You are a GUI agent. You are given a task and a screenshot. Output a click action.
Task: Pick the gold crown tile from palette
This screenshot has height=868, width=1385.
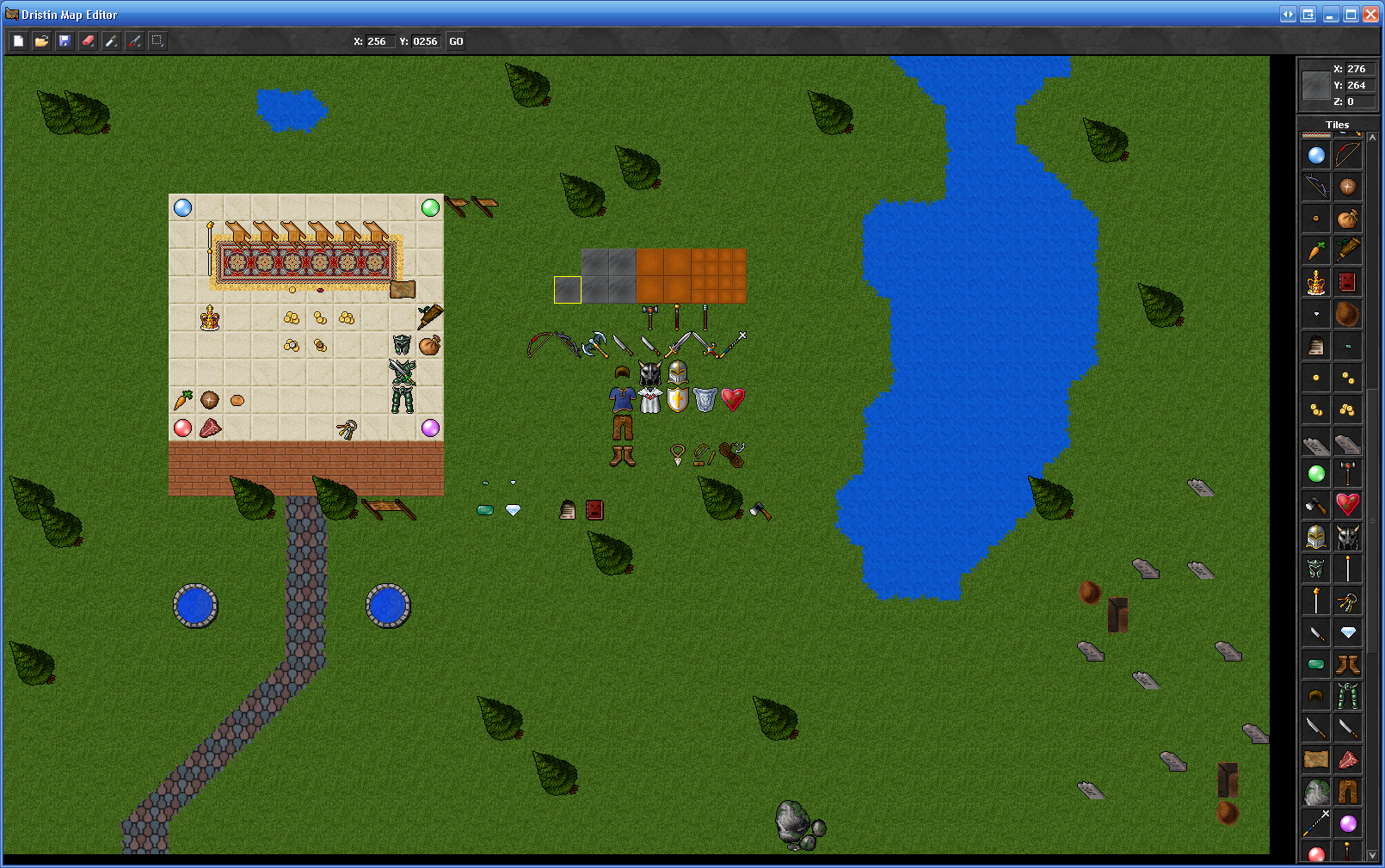click(x=1315, y=283)
